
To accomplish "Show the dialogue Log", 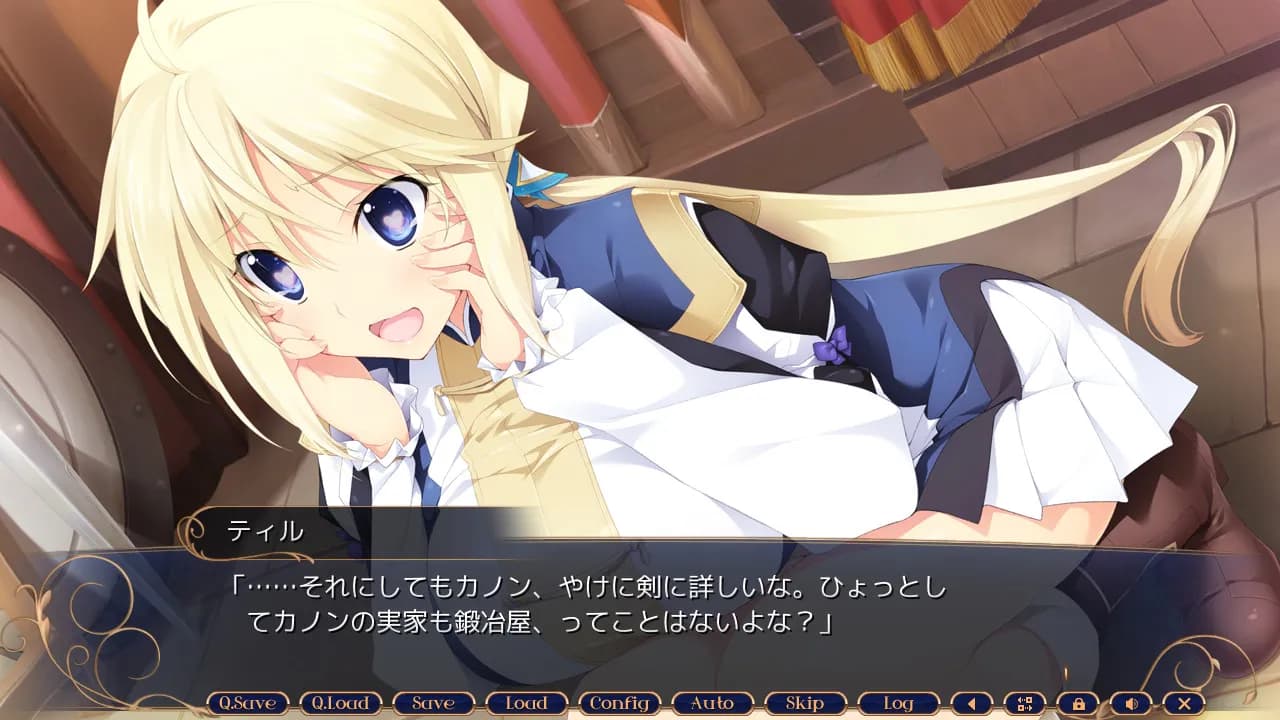I will (898, 703).
